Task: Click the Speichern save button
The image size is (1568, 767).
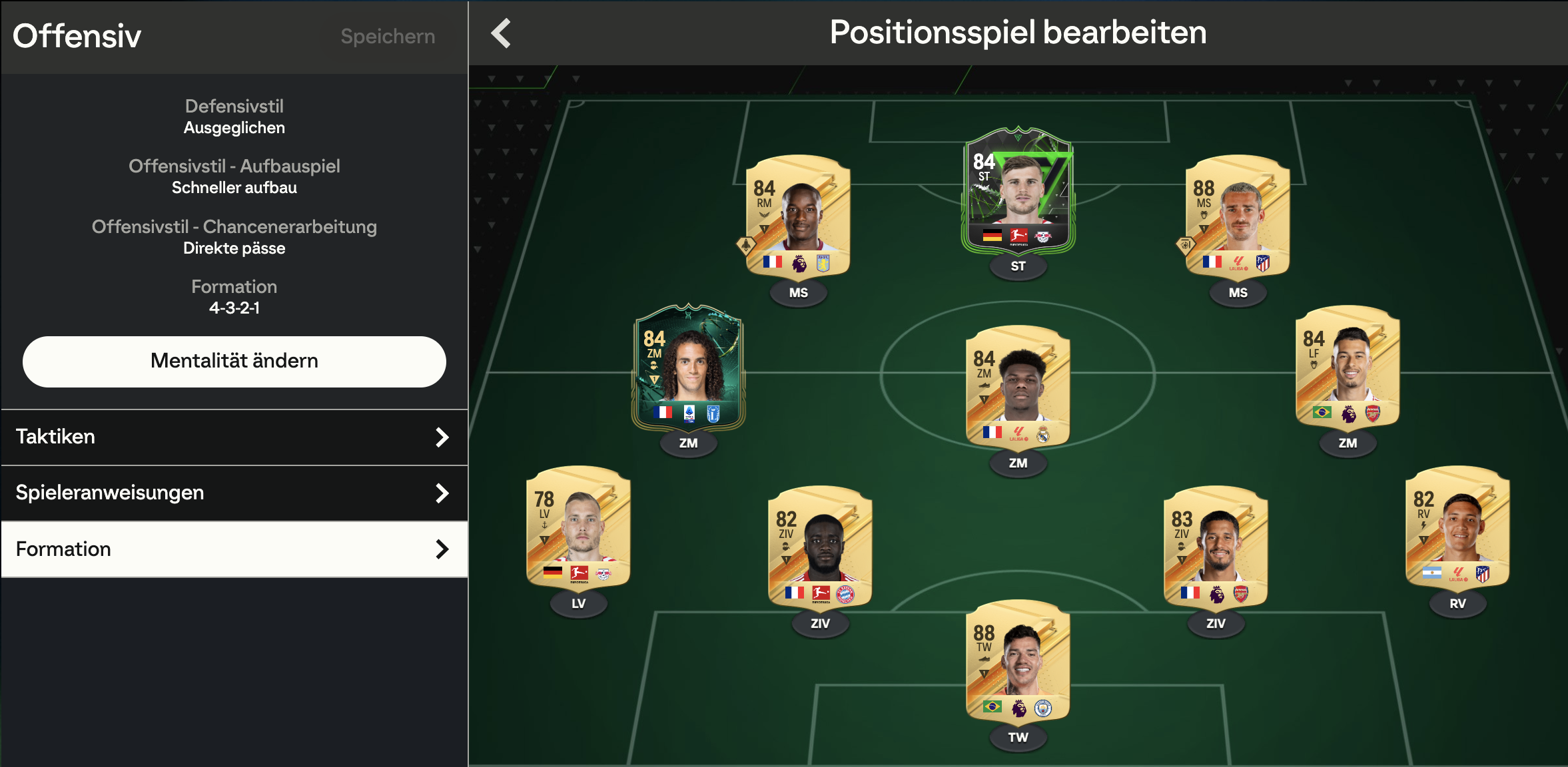Action: point(388,36)
